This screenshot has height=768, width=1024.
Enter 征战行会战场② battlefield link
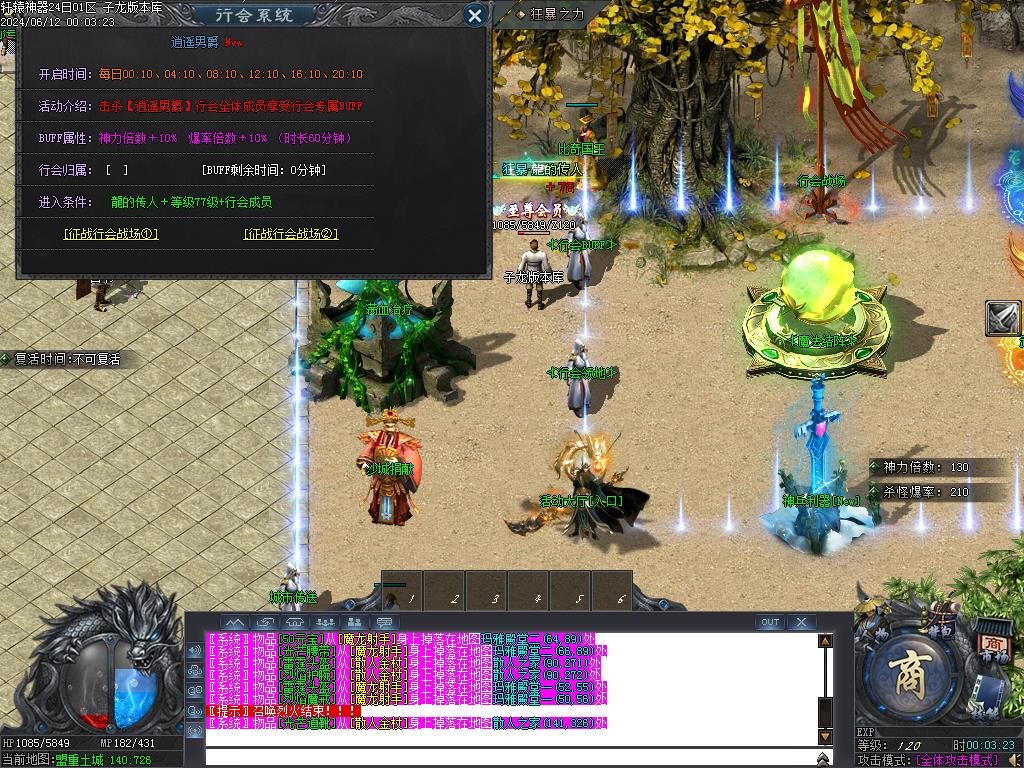(x=291, y=234)
